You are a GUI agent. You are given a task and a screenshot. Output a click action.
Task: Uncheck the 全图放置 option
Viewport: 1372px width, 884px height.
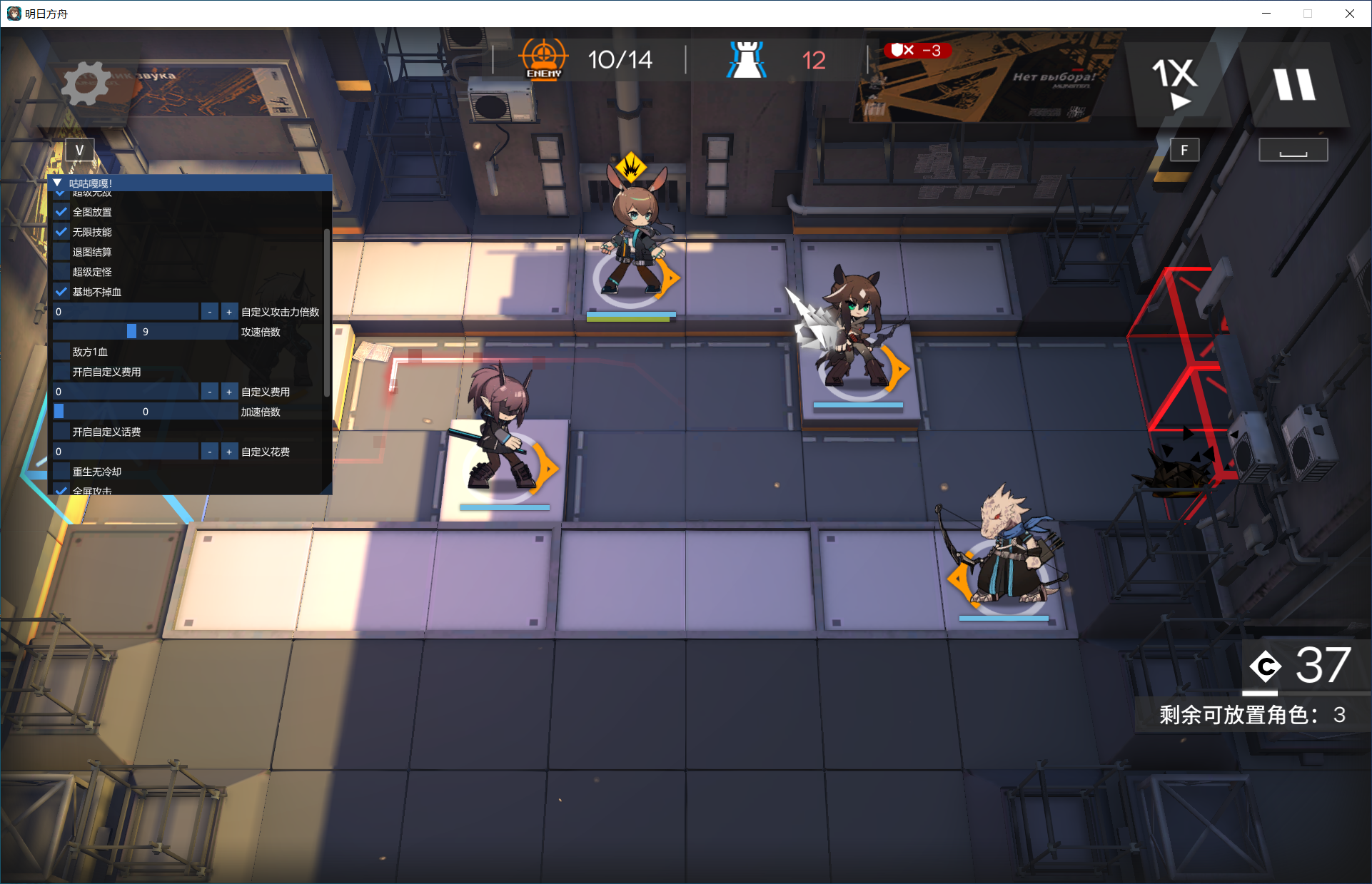(62, 212)
